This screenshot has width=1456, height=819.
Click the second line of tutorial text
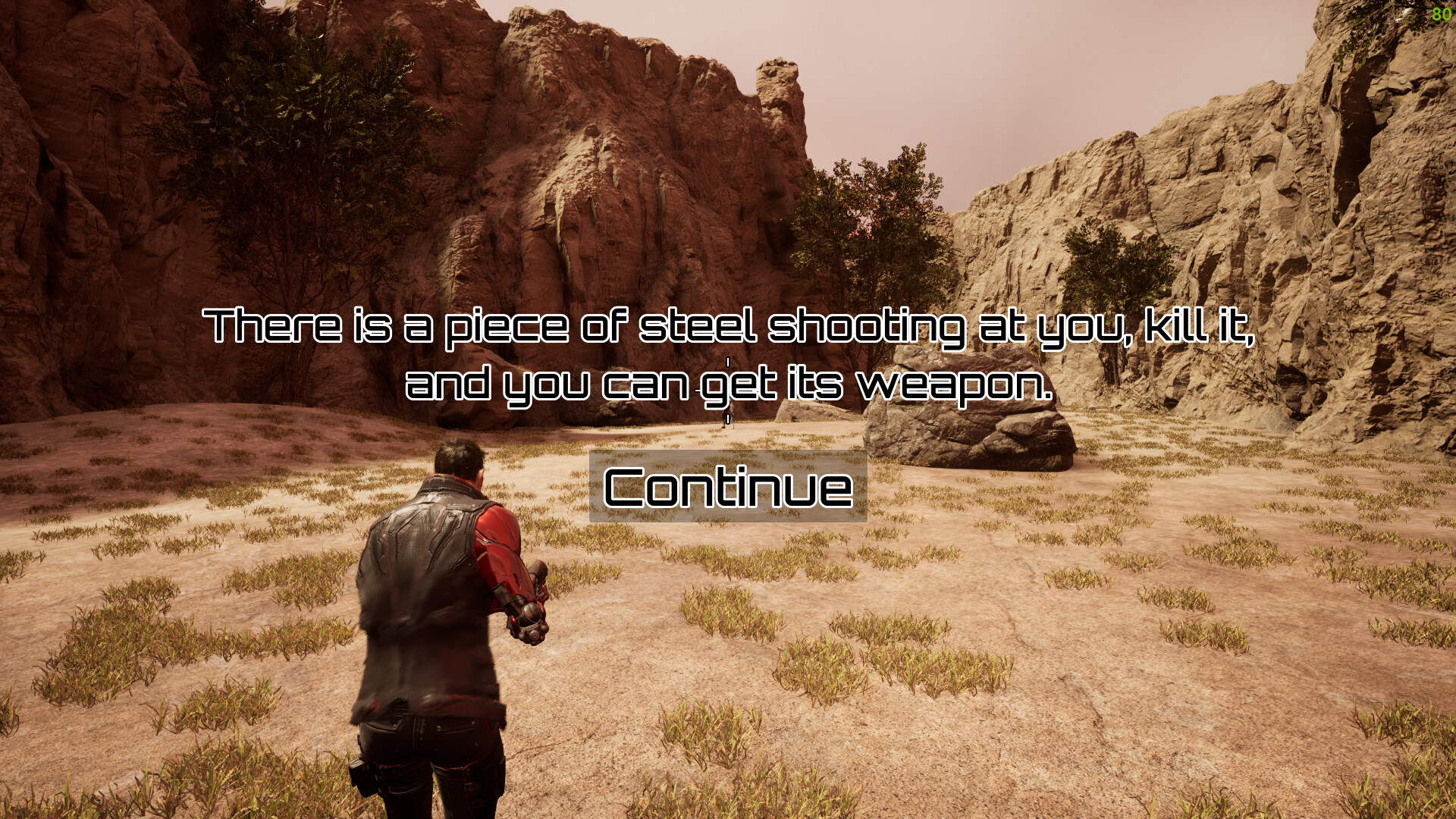click(x=728, y=388)
